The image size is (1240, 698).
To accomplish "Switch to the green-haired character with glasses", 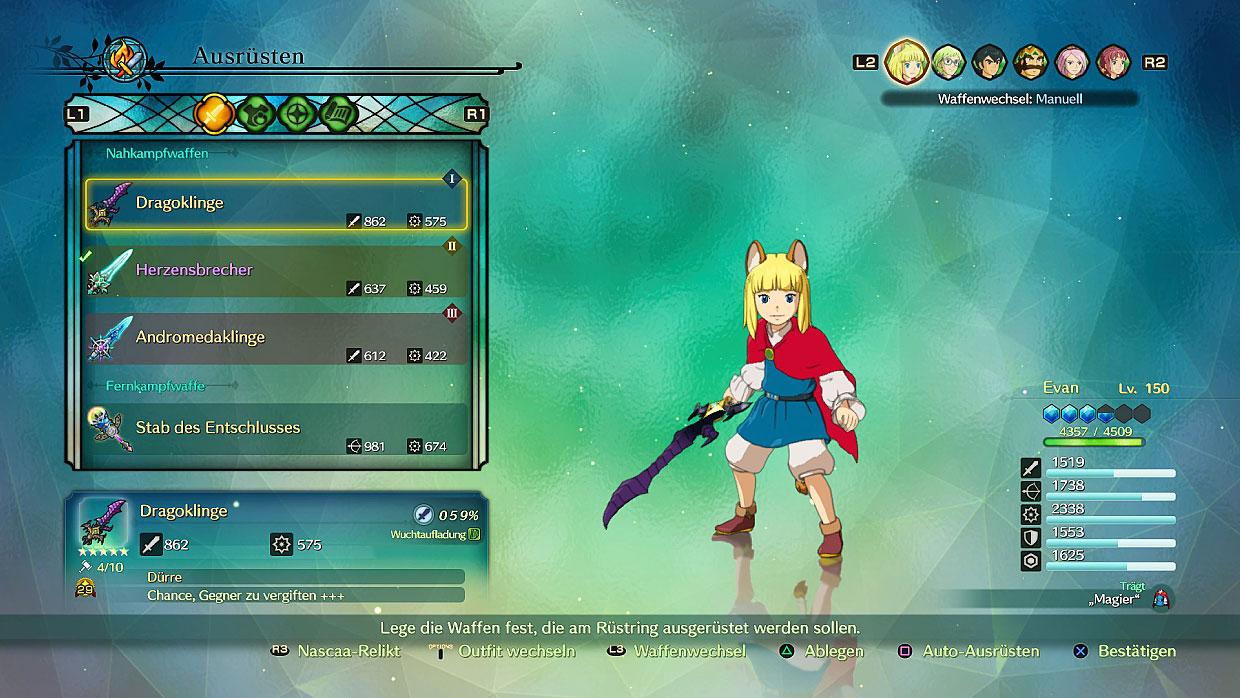I will pyautogui.click(x=948, y=62).
